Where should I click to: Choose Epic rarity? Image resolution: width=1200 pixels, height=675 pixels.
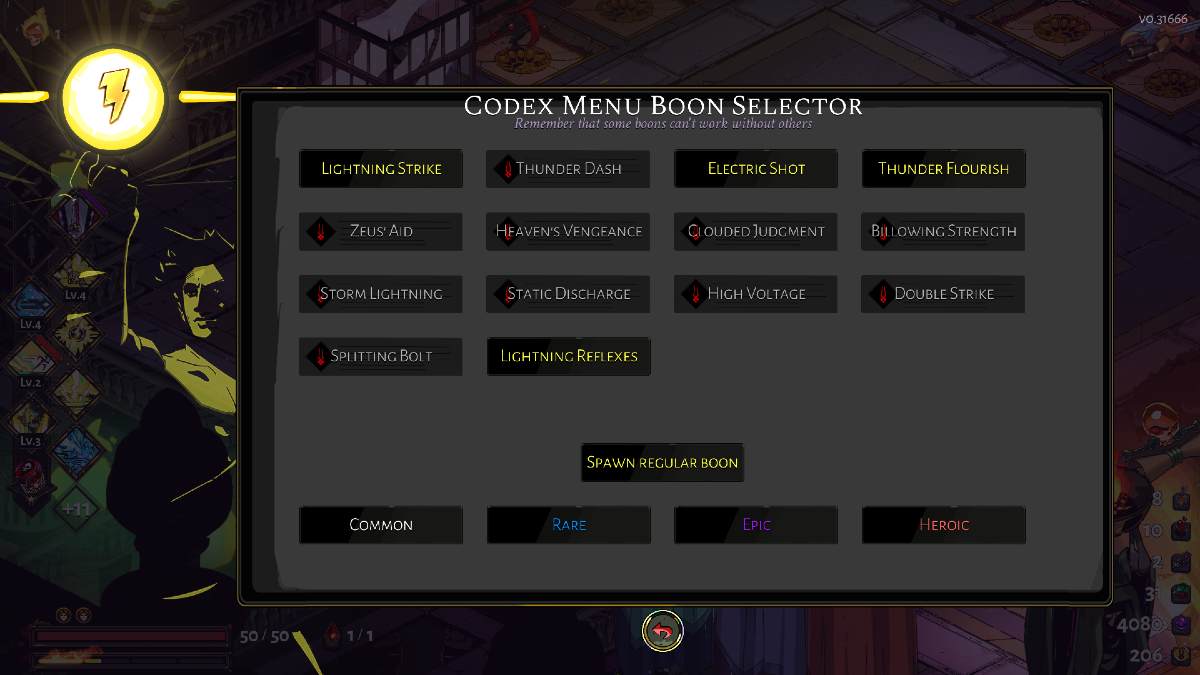[756, 525]
